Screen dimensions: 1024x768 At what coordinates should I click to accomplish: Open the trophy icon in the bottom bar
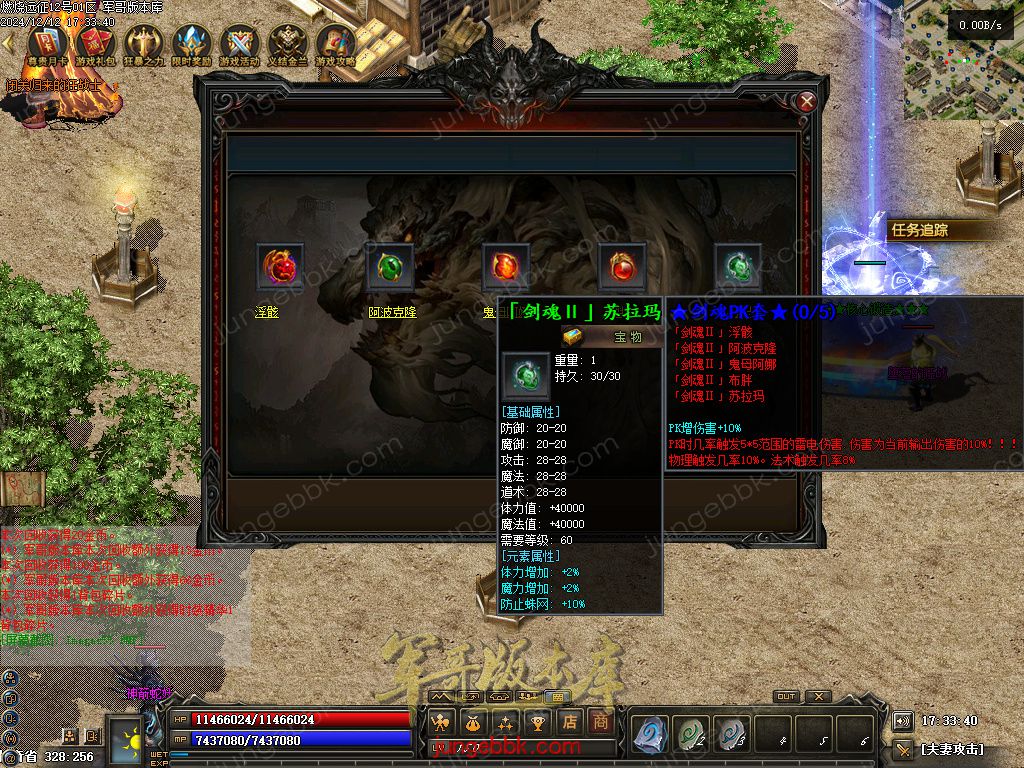(538, 721)
